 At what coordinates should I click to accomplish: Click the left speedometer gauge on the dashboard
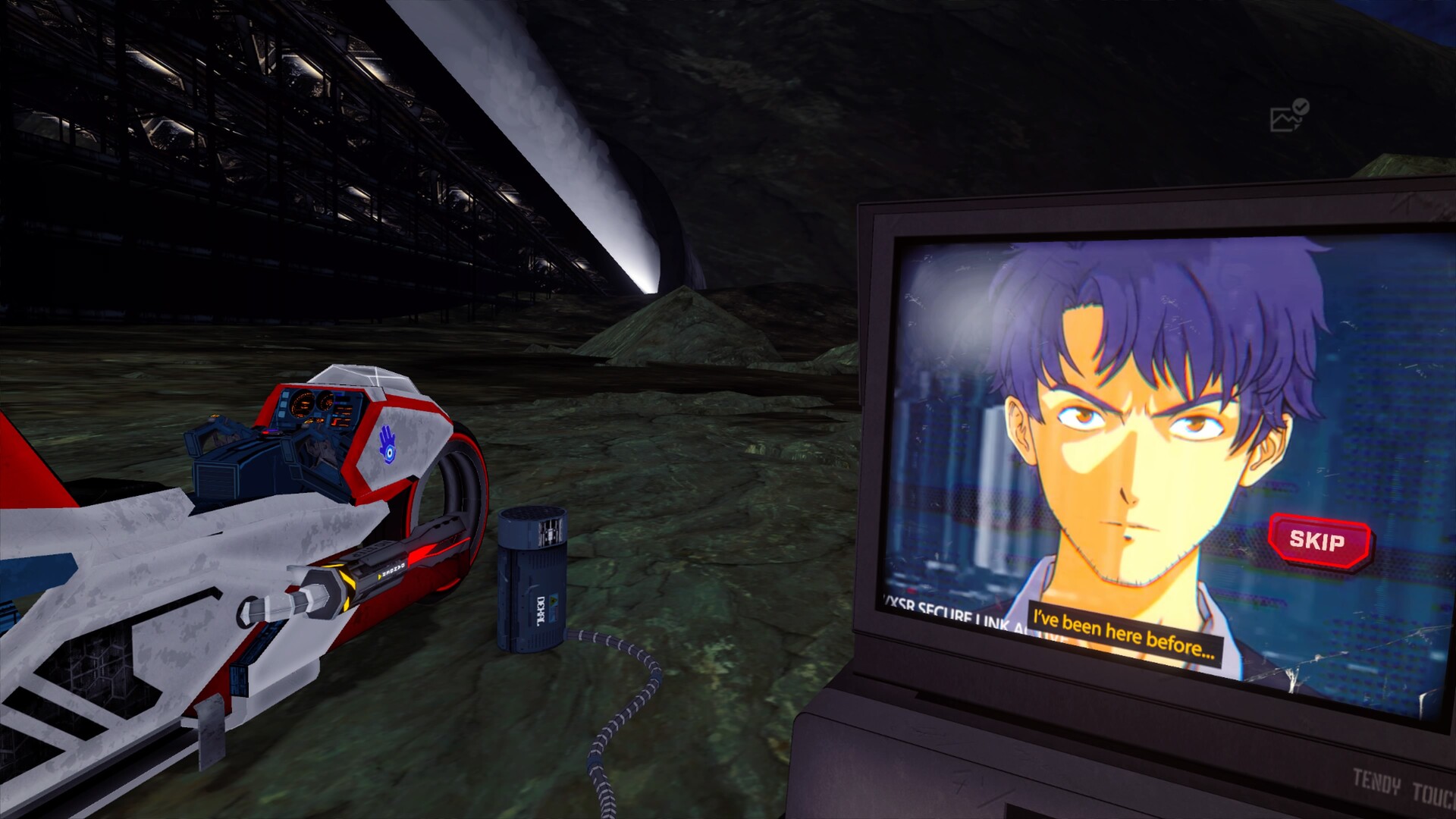[x=303, y=403]
